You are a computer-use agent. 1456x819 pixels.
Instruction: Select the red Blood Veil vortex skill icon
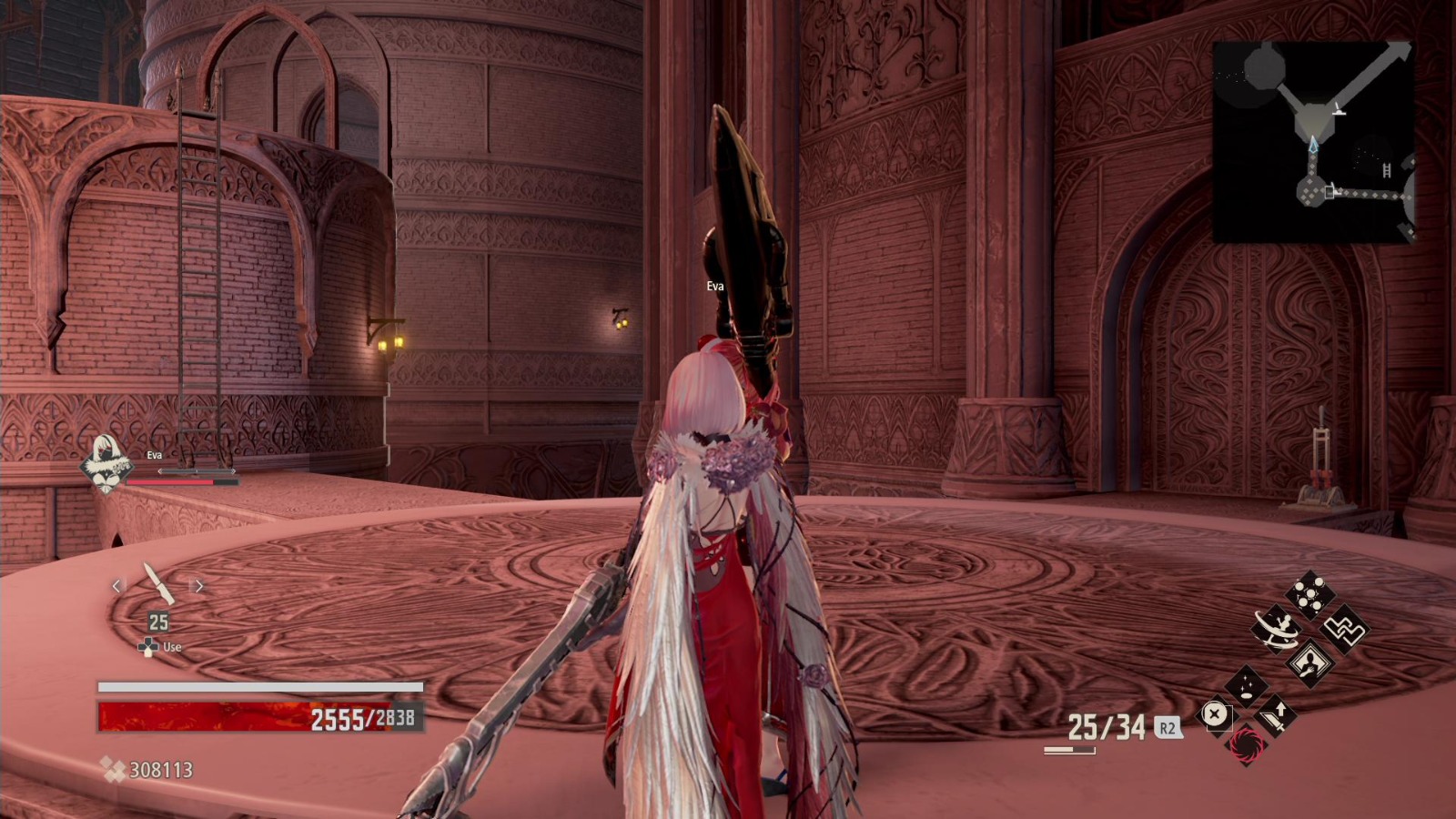[1246, 745]
